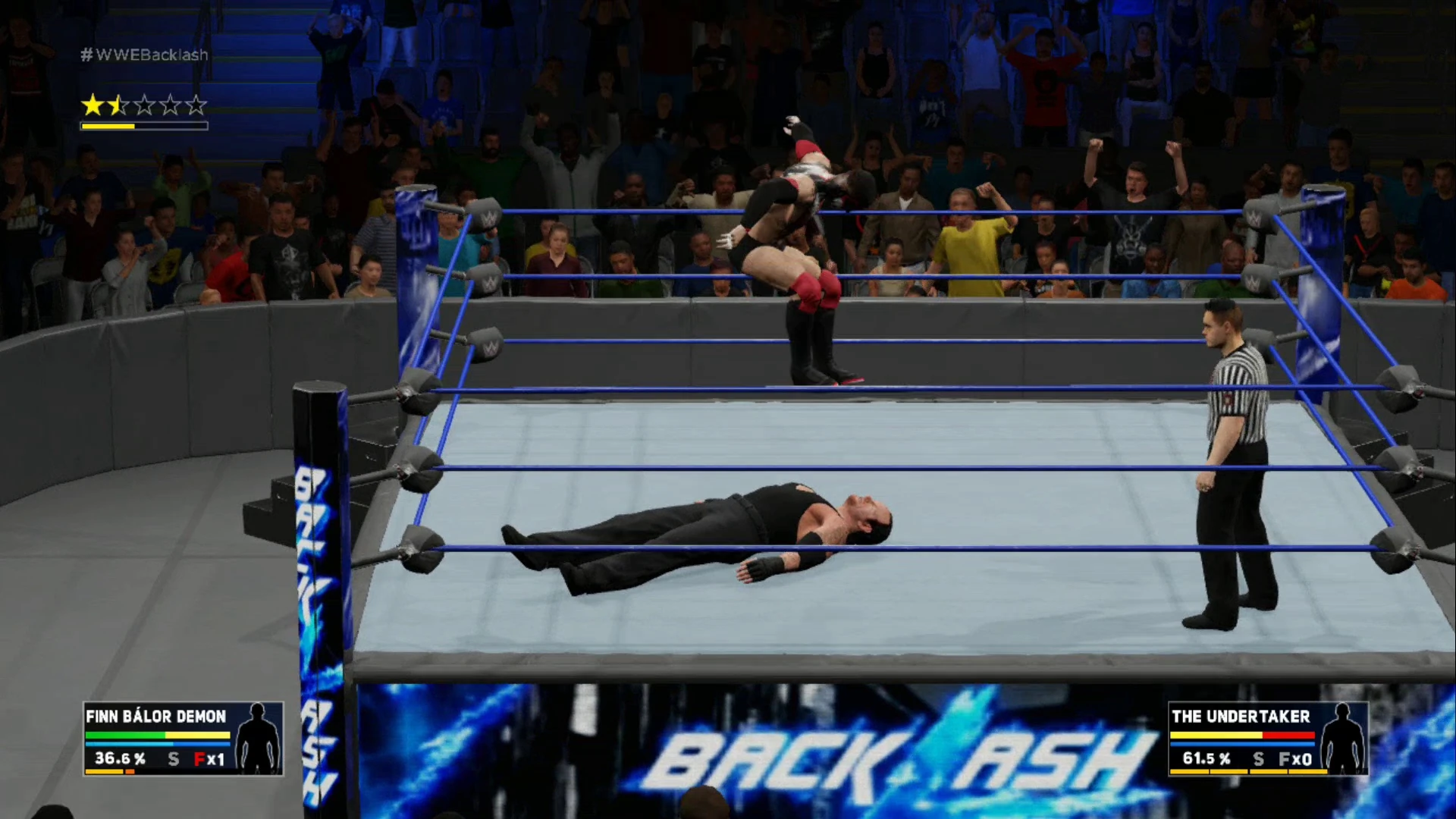Select THE UNDERTAKER nameplate

(x=1240, y=717)
